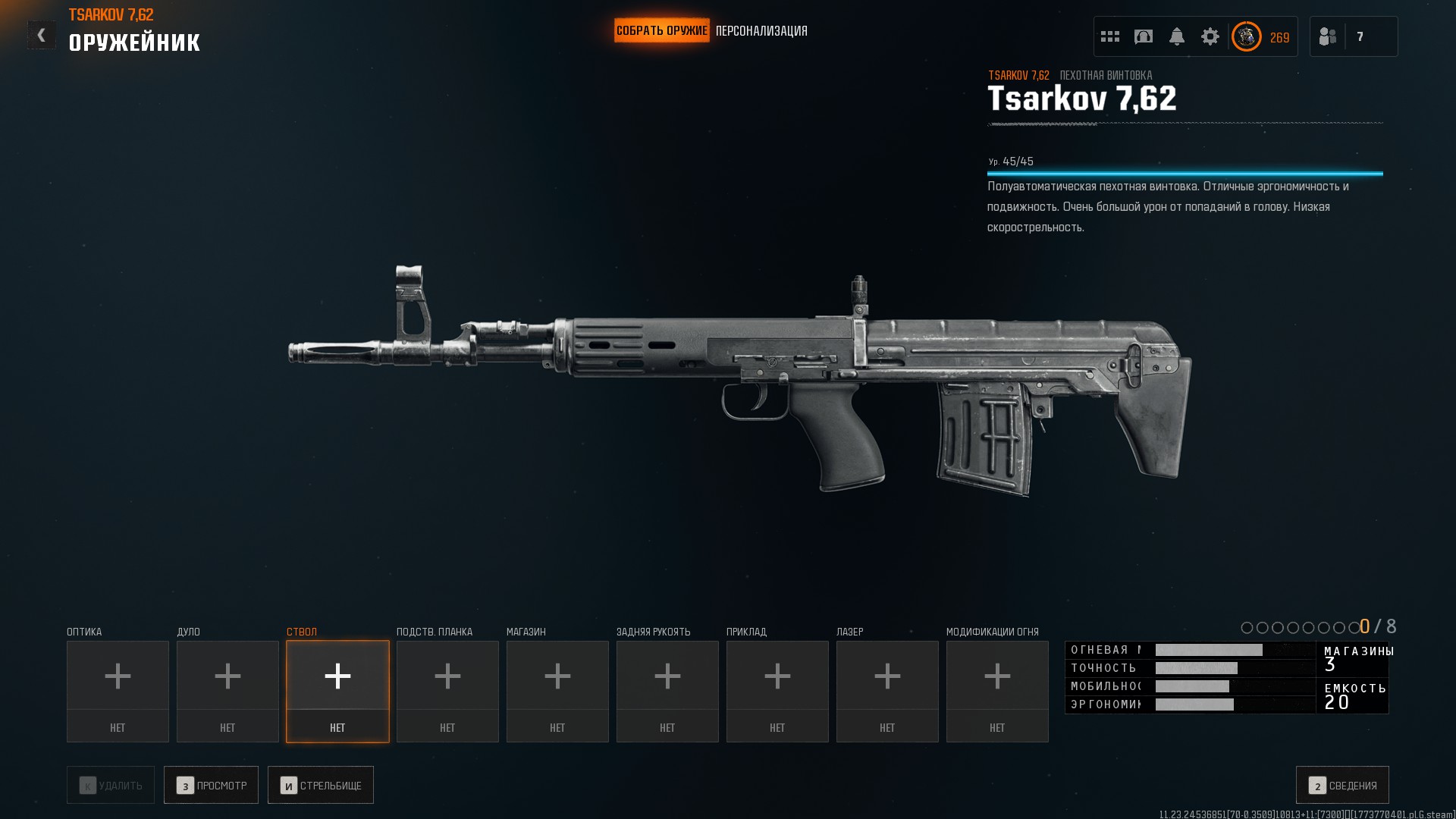Open the player profile emblem
The image size is (1456, 819).
tap(1247, 36)
